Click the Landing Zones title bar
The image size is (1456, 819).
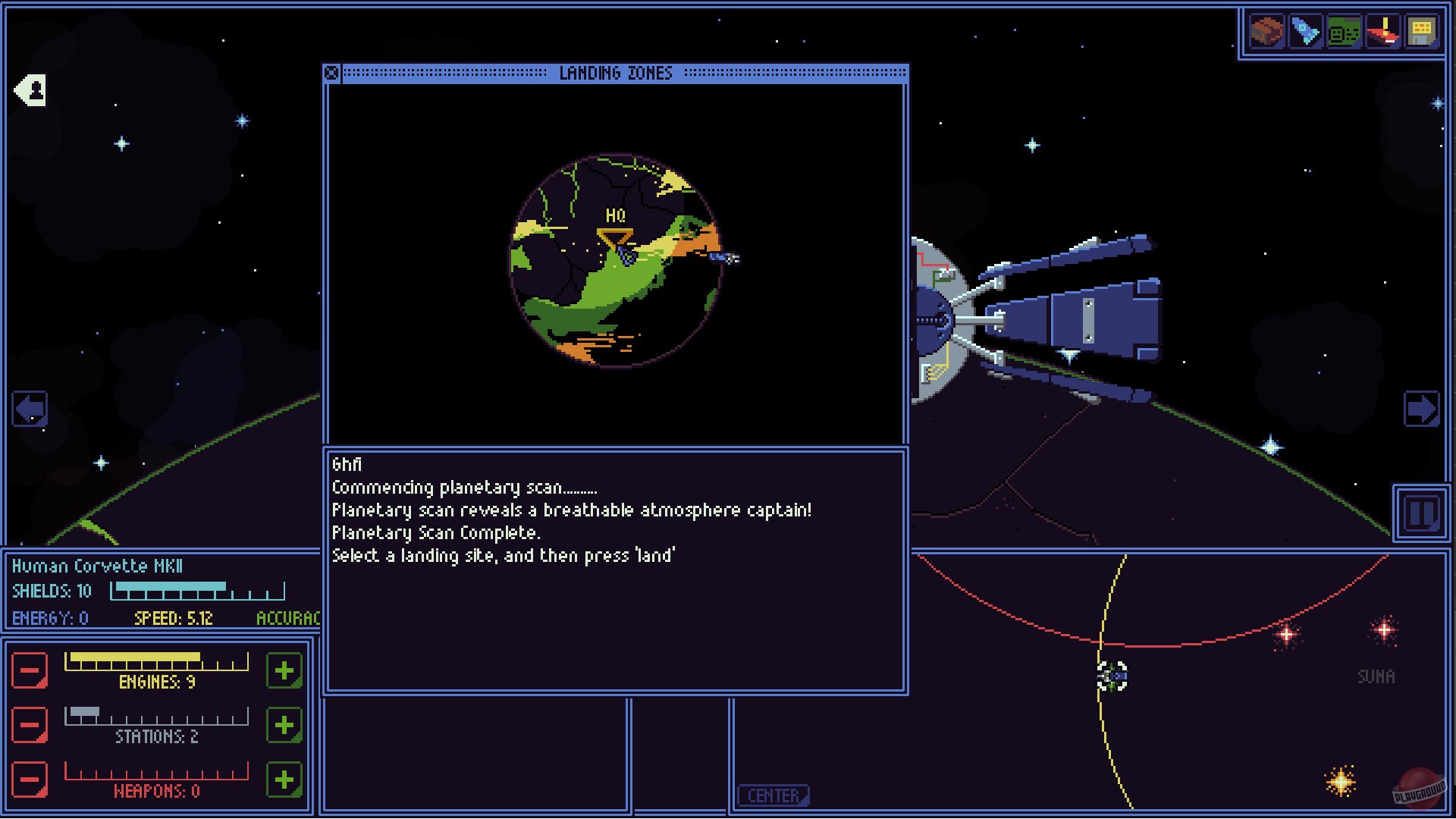616,73
